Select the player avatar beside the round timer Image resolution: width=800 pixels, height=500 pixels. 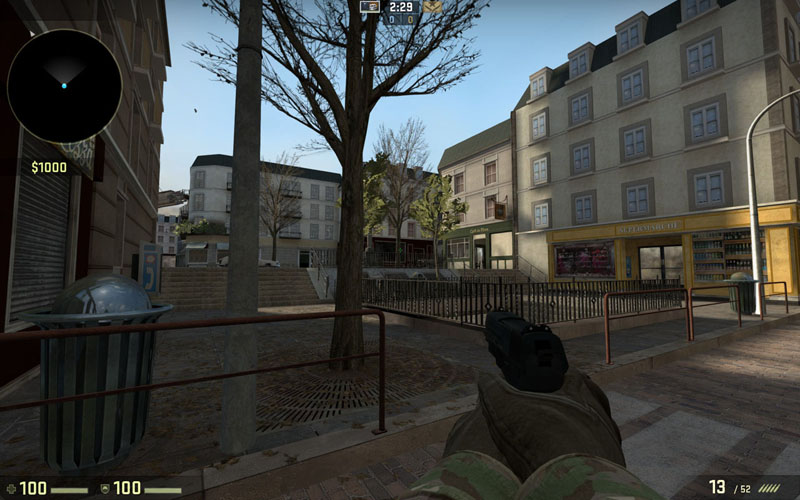click(369, 6)
